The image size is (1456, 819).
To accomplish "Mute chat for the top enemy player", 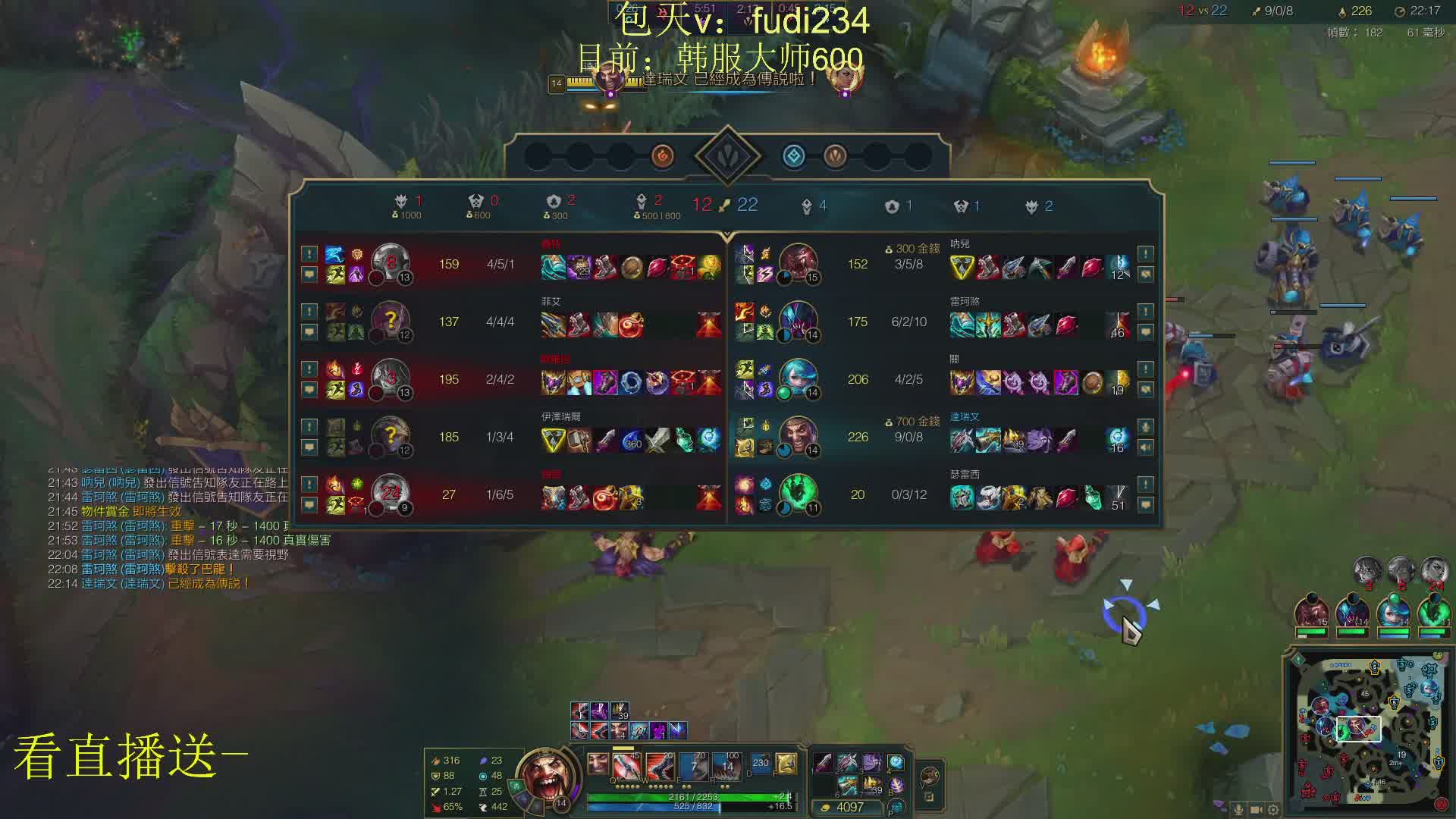I will 309,274.
